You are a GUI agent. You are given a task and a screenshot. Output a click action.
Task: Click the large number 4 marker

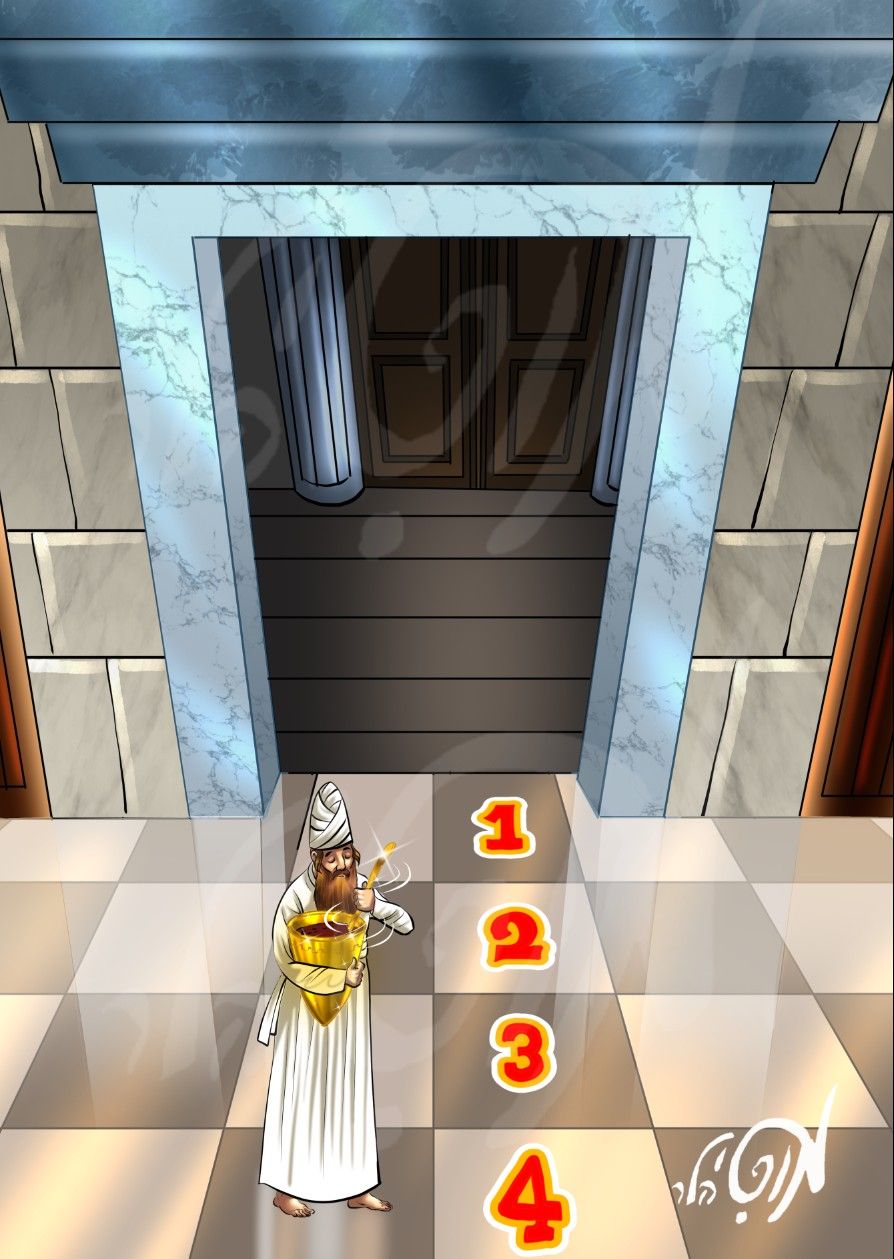530,1201
